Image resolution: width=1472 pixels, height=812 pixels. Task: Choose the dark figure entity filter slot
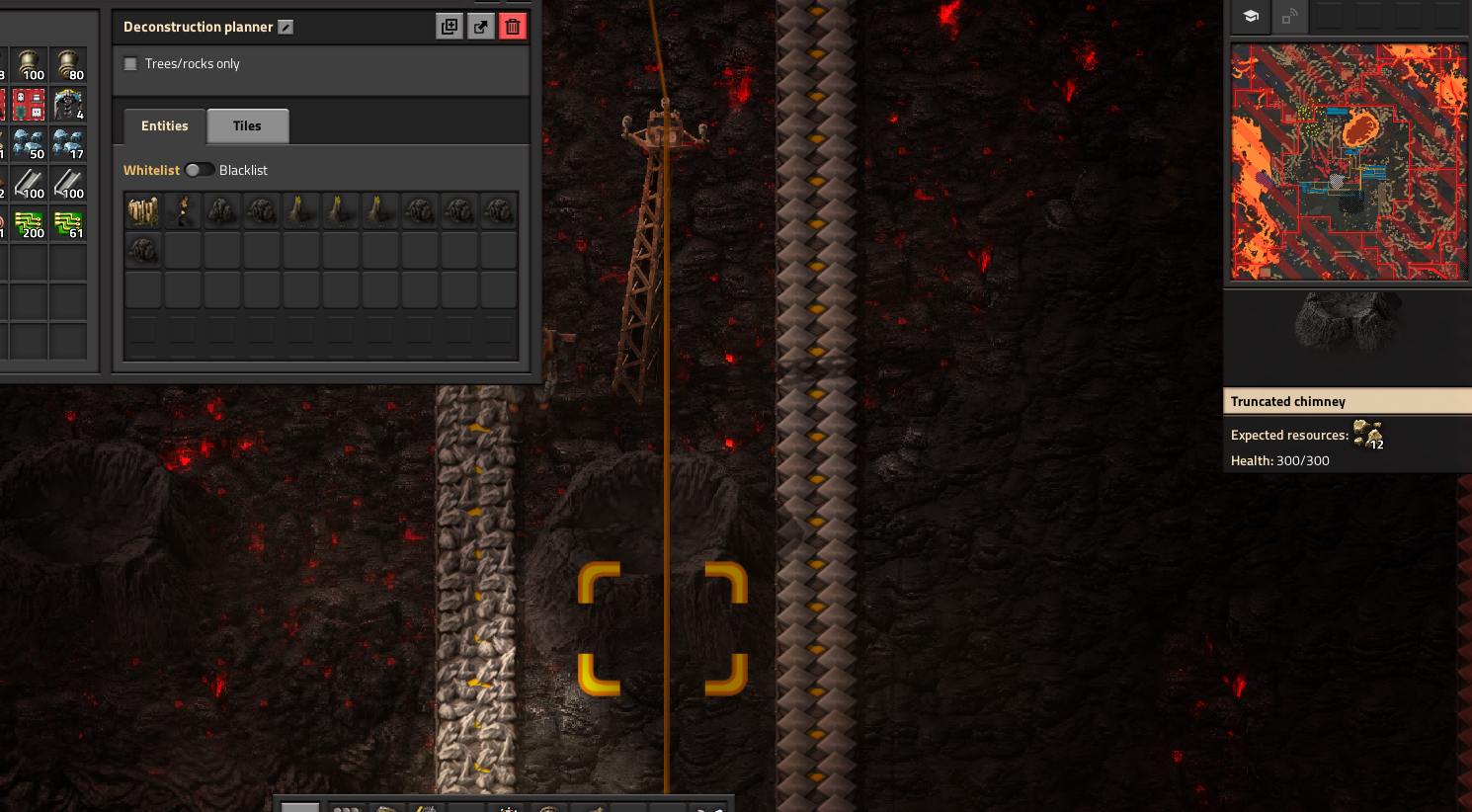[x=183, y=210]
